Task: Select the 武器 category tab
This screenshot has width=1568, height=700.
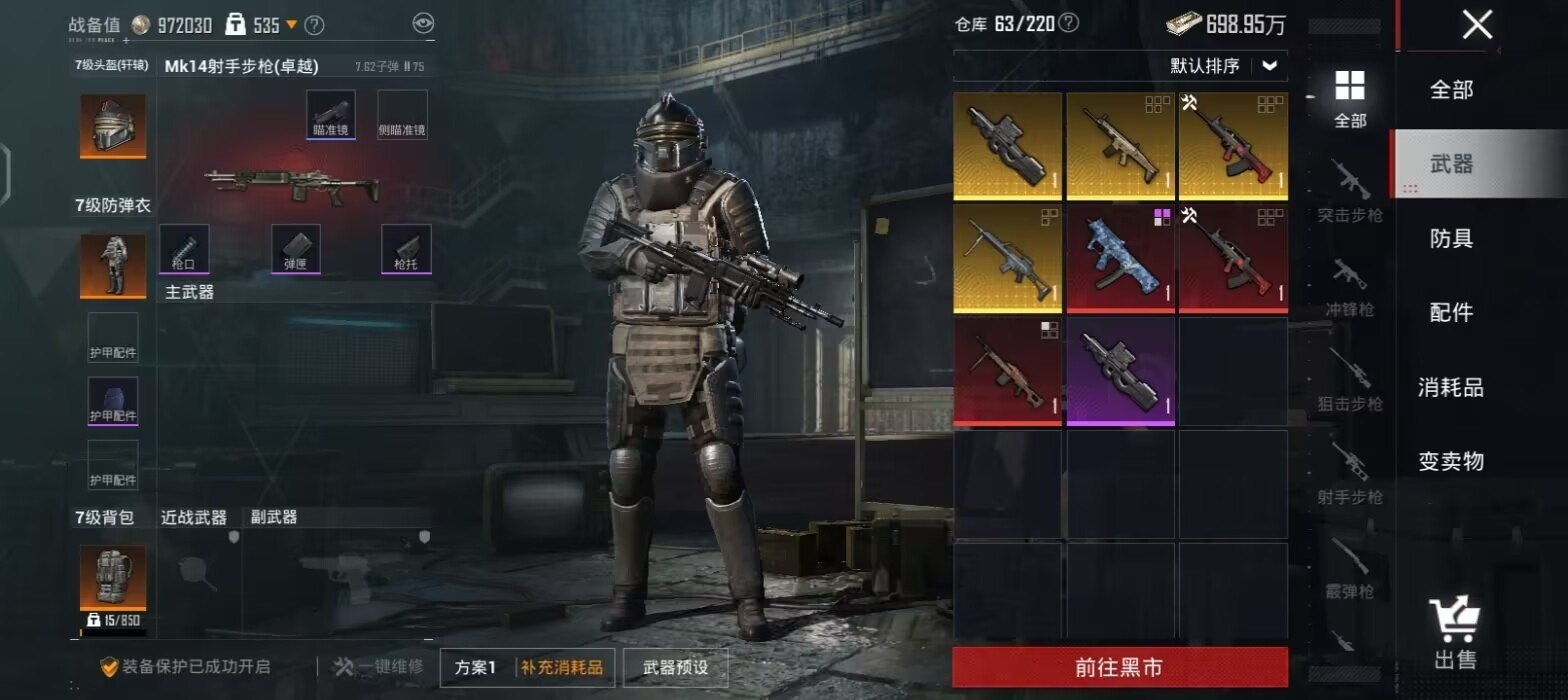Action: click(x=1451, y=164)
